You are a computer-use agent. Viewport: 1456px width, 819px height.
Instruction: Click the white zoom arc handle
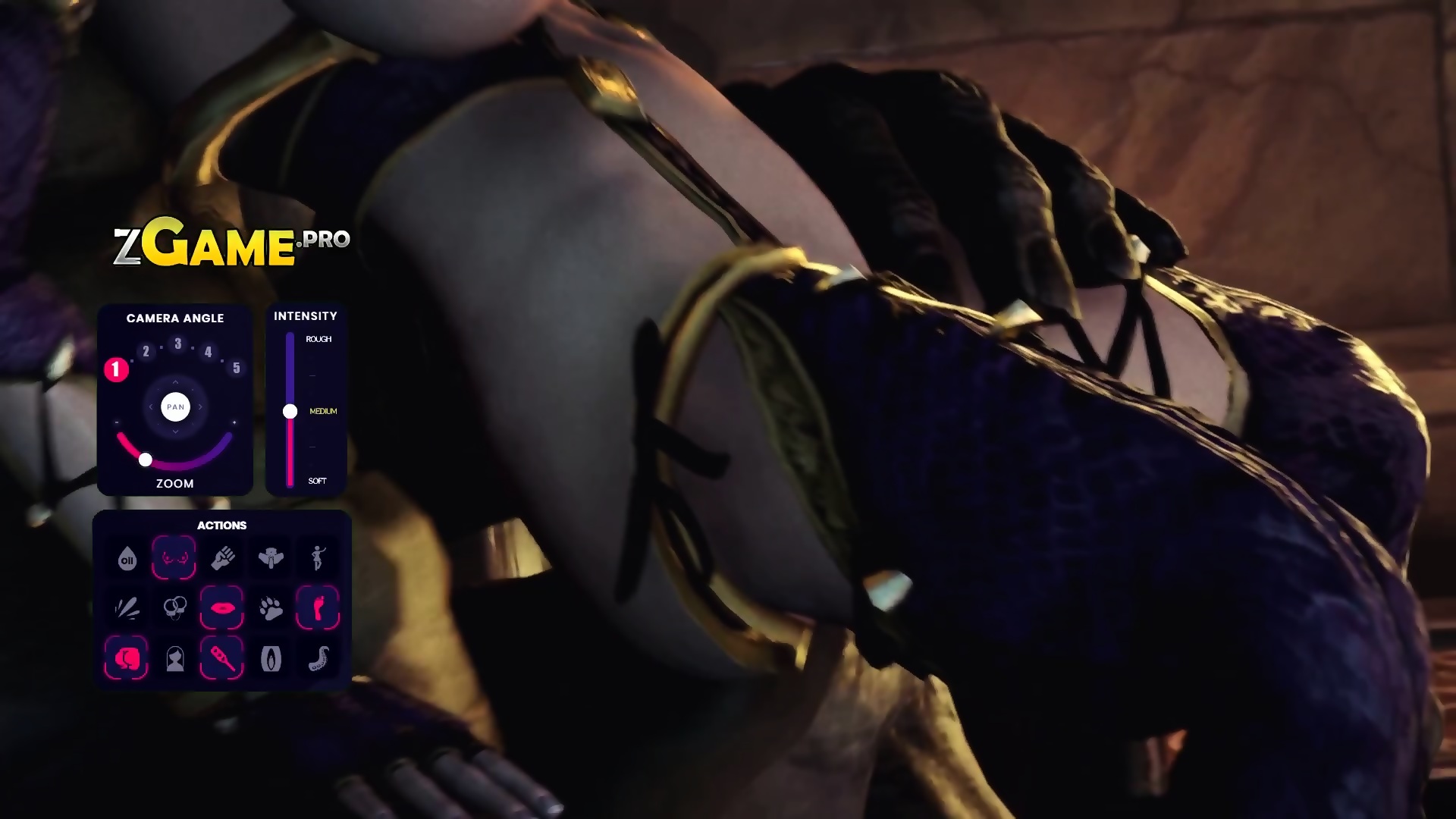(x=146, y=460)
